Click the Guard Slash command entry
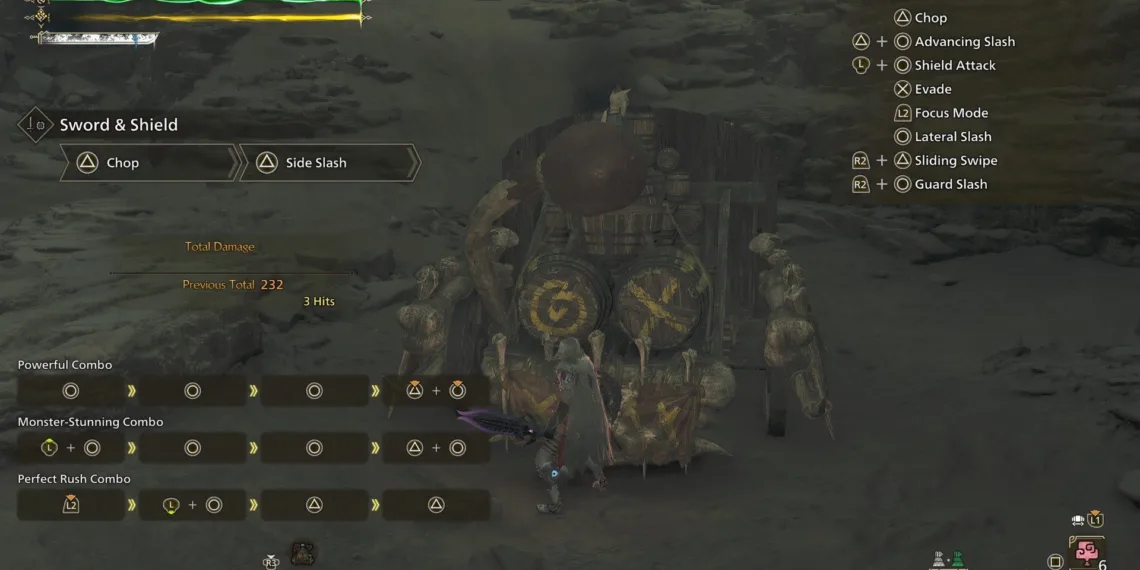 click(x=950, y=185)
